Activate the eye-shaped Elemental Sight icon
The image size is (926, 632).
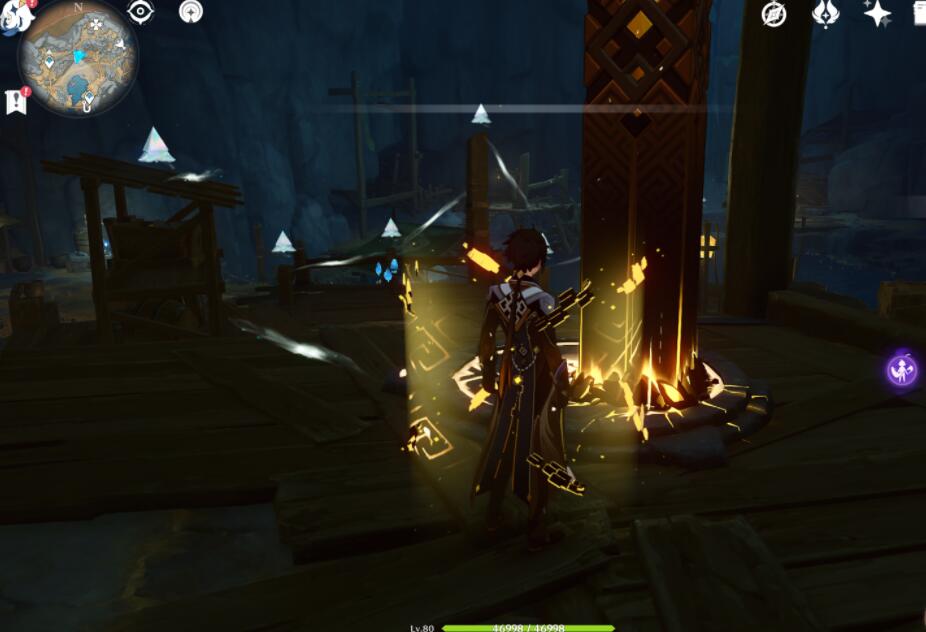(x=141, y=12)
